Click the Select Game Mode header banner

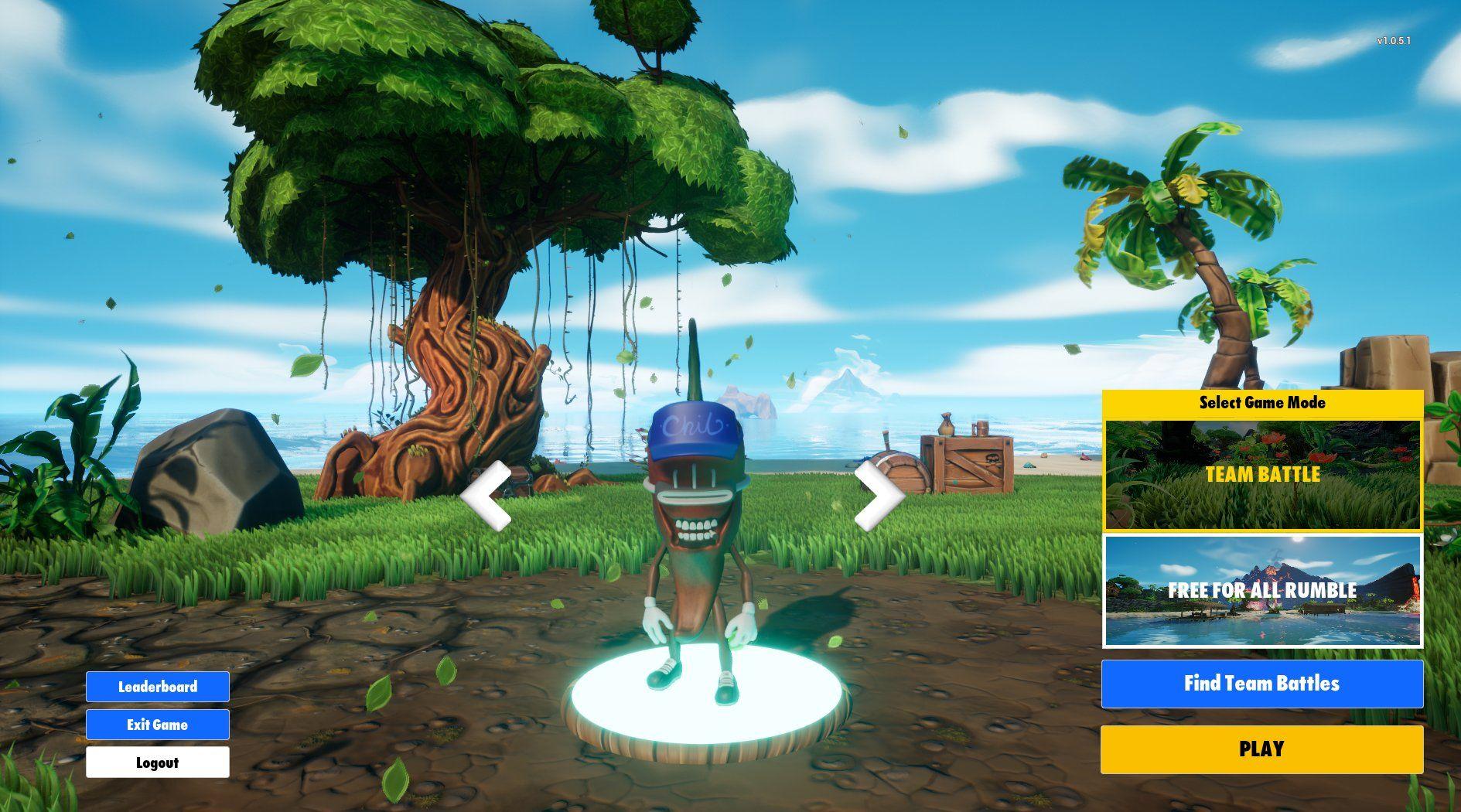tap(1262, 403)
